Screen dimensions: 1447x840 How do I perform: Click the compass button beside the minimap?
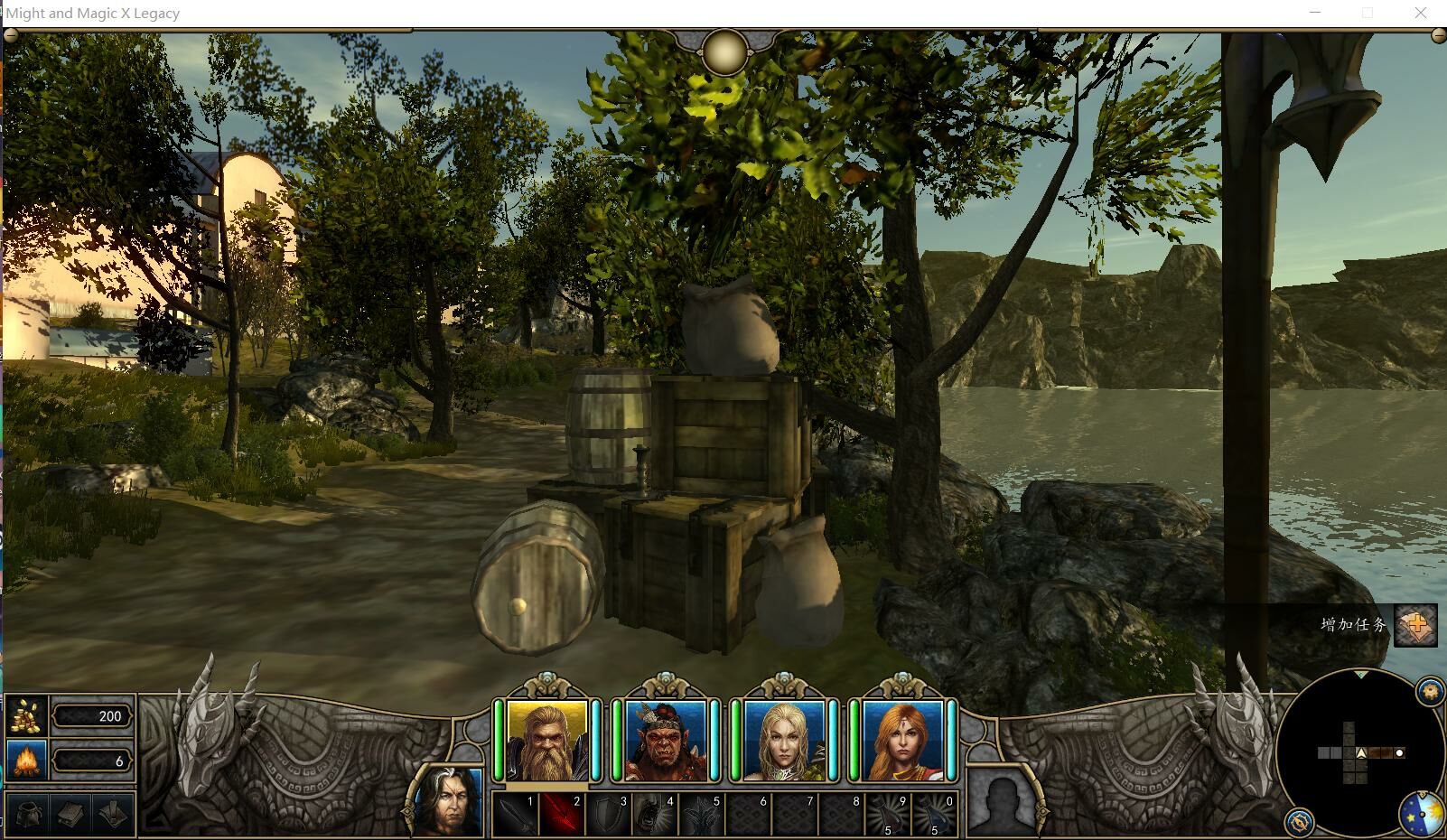coord(1299,822)
